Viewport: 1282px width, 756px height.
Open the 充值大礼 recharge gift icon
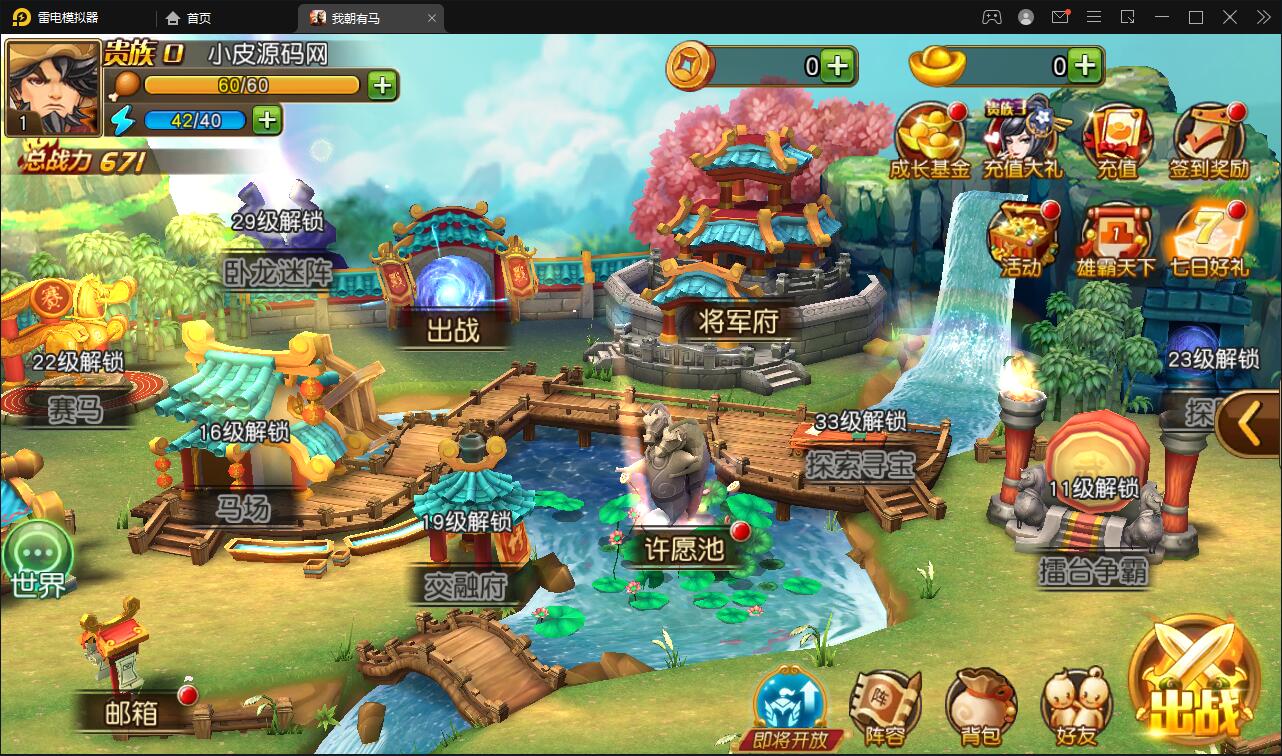pyautogui.click(x=1023, y=139)
